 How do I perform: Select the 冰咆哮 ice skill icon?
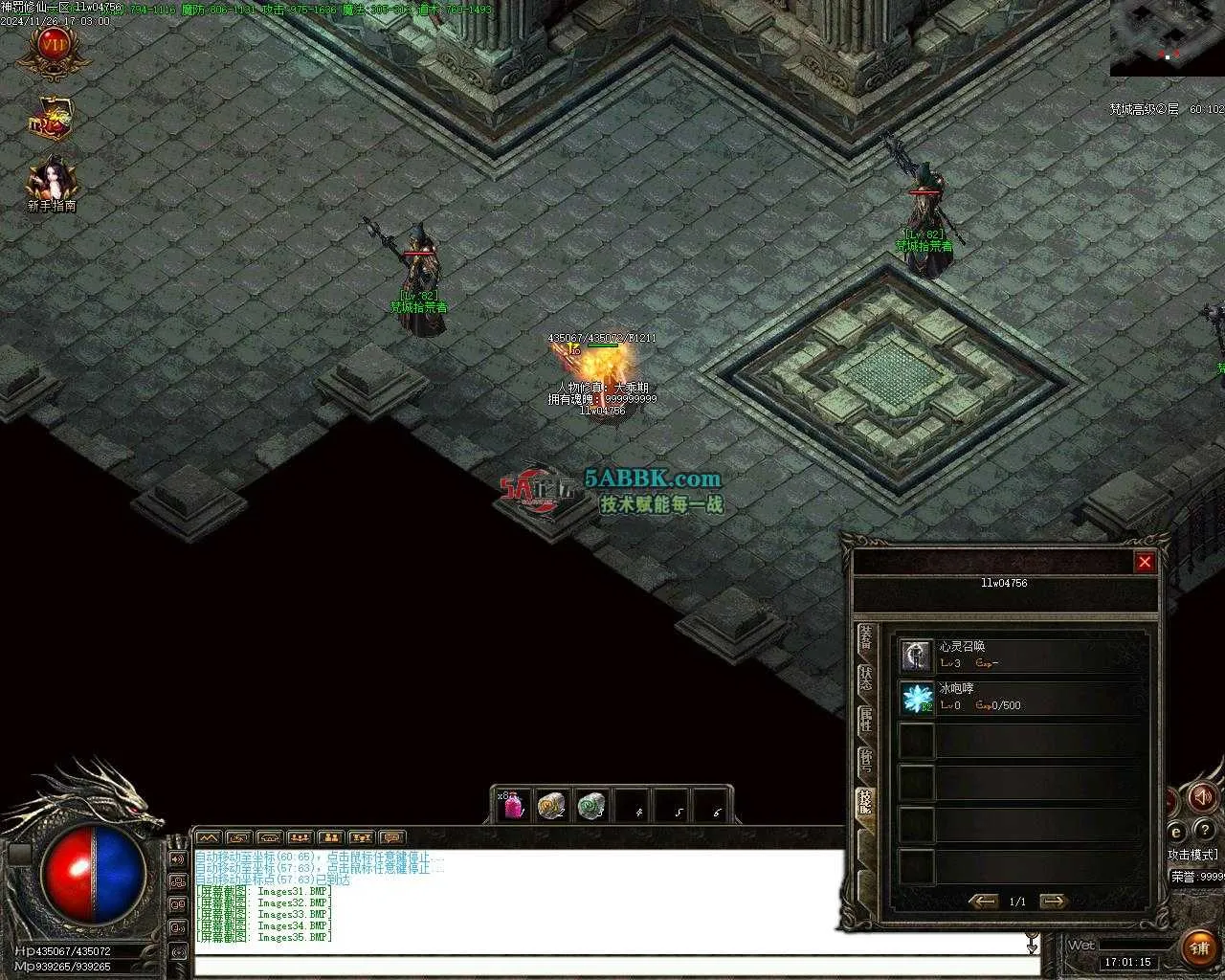click(x=917, y=698)
